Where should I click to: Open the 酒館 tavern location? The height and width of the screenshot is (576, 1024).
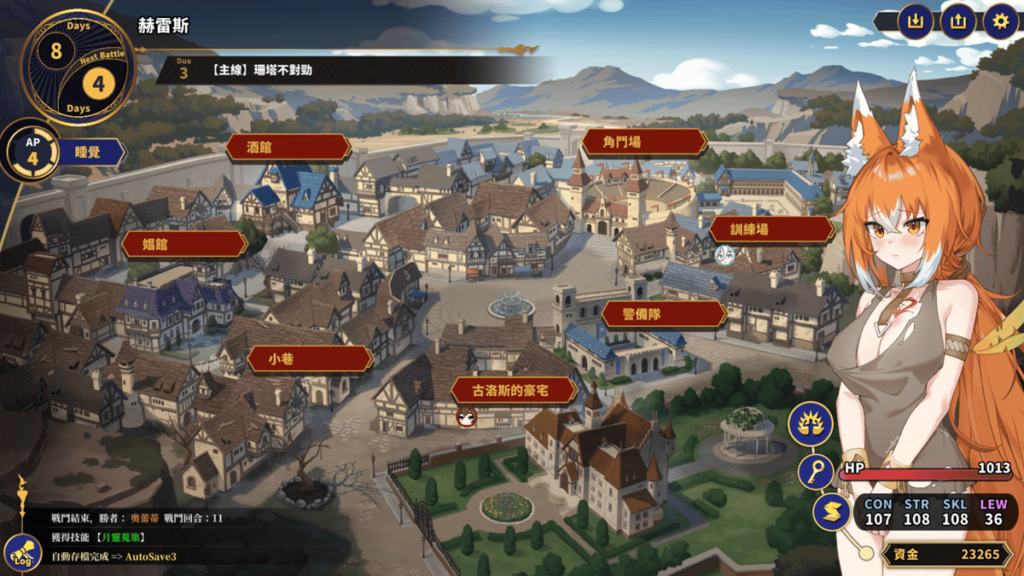tap(288, 148)
